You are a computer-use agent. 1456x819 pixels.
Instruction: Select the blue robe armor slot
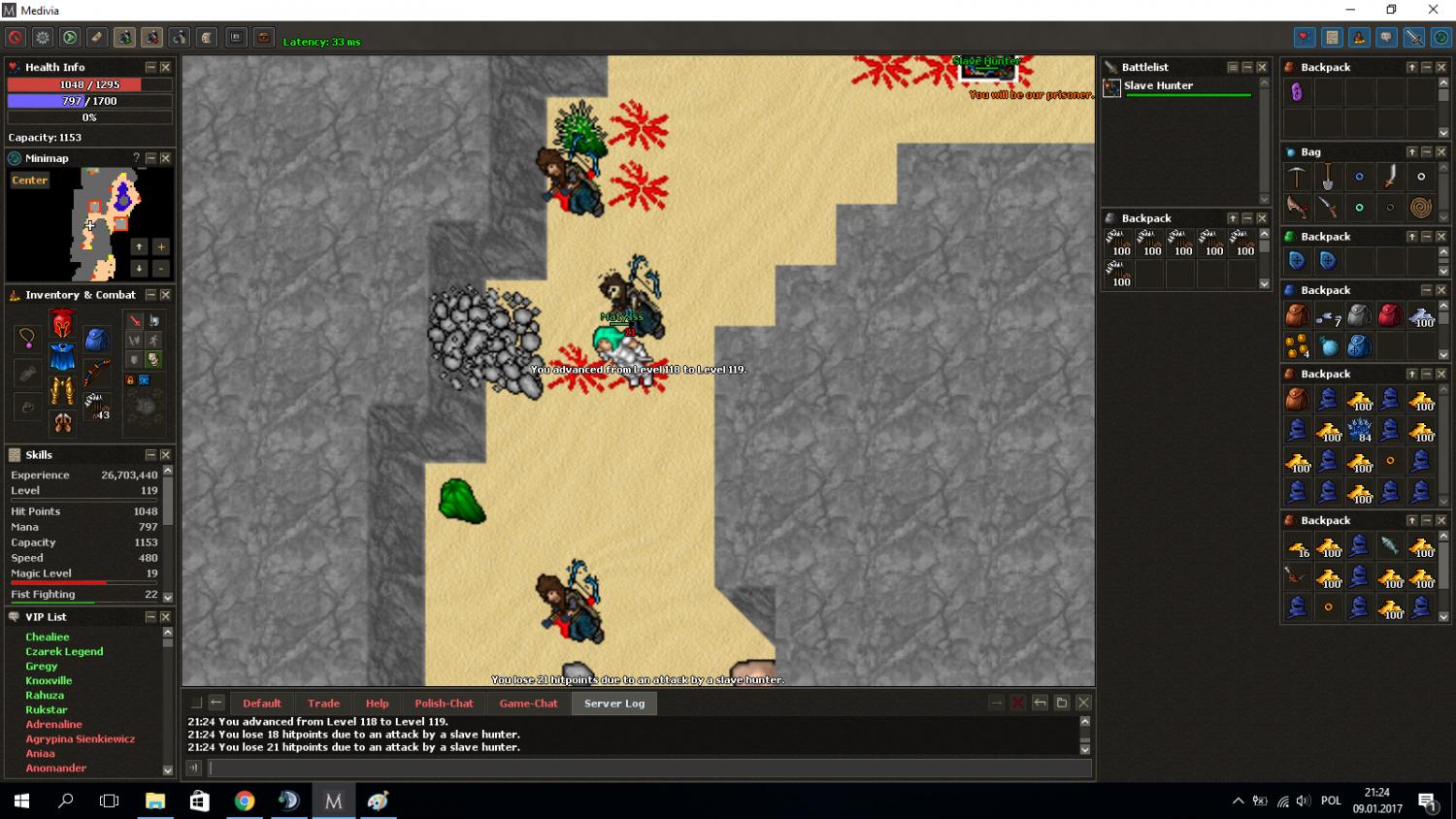pyautogui.click(x=62, y=357)
